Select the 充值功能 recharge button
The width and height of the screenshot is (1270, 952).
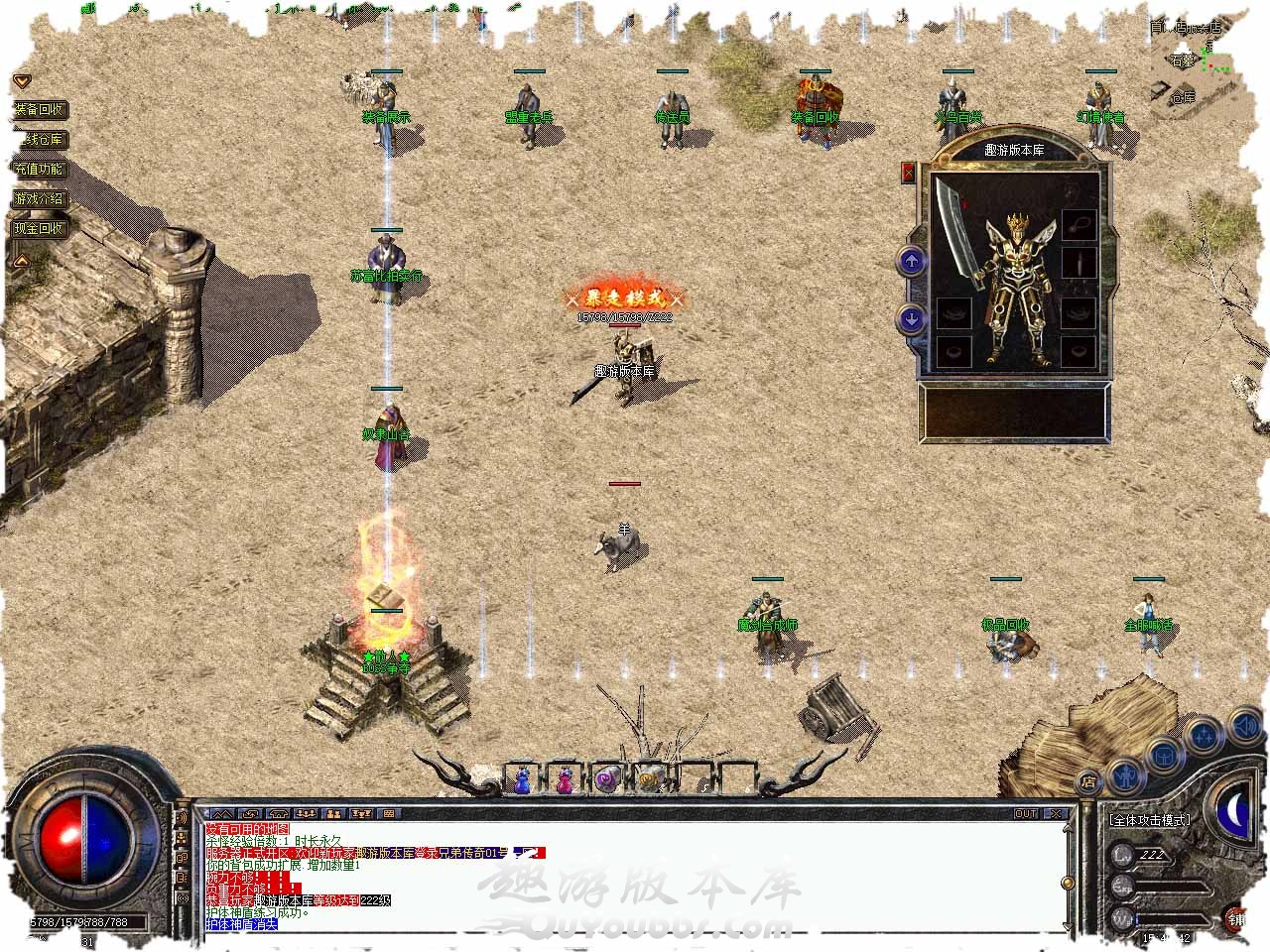click(x=40, y=170)
